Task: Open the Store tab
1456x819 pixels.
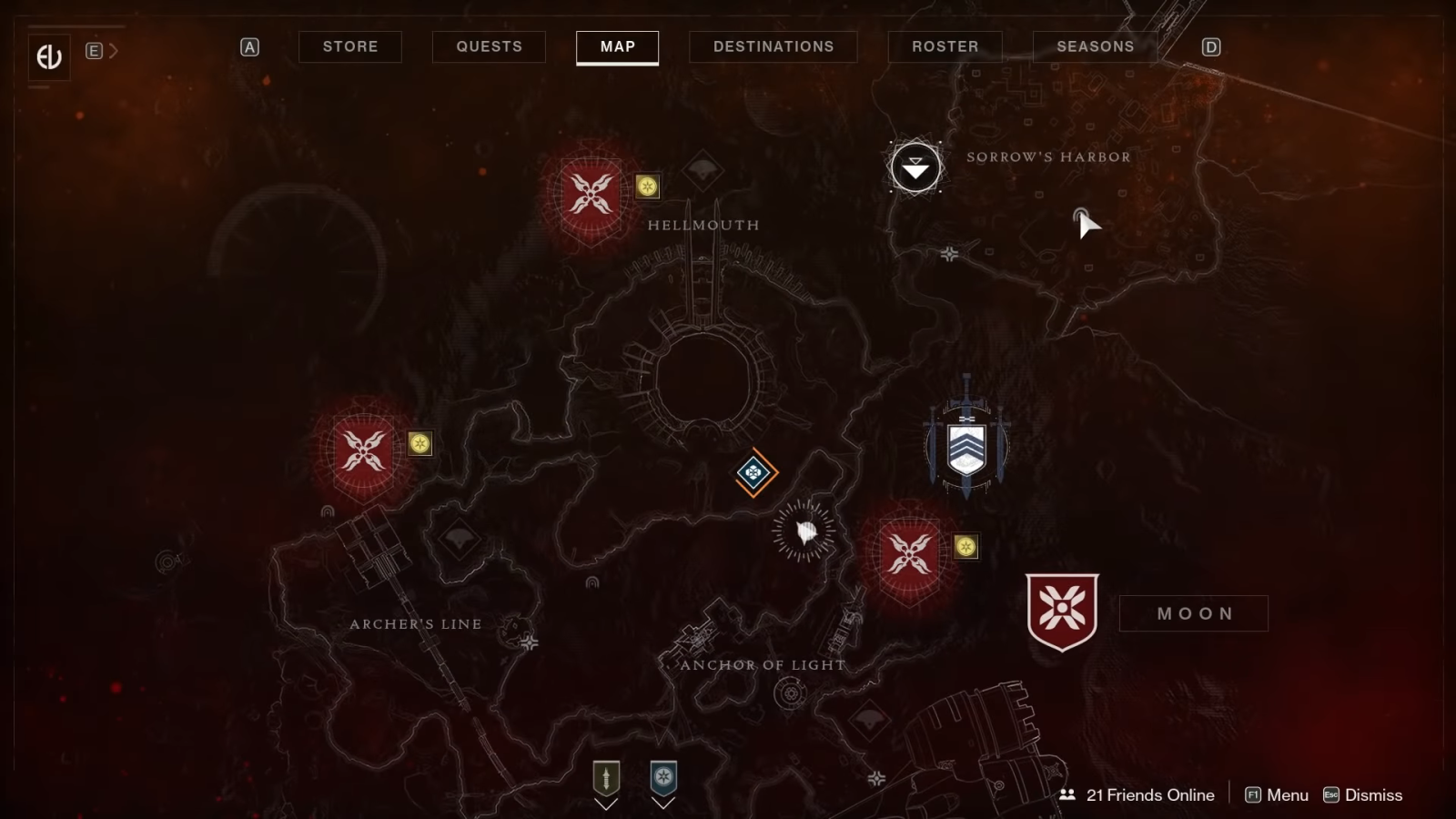Action: [350, 46]
